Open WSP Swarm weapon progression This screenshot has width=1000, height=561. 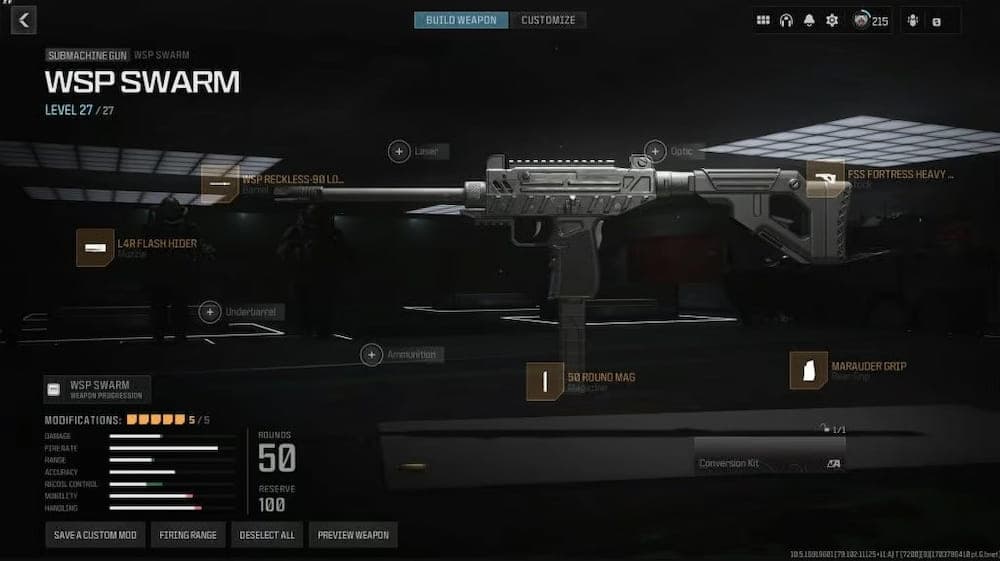point(97,388)
